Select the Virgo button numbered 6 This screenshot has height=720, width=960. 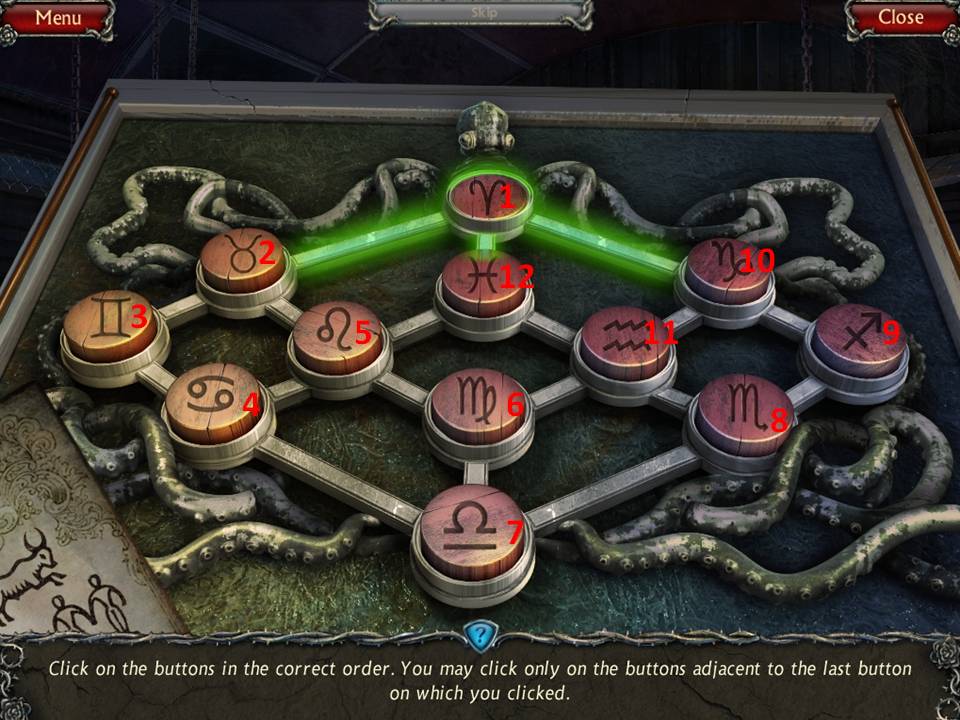(477, 405)
